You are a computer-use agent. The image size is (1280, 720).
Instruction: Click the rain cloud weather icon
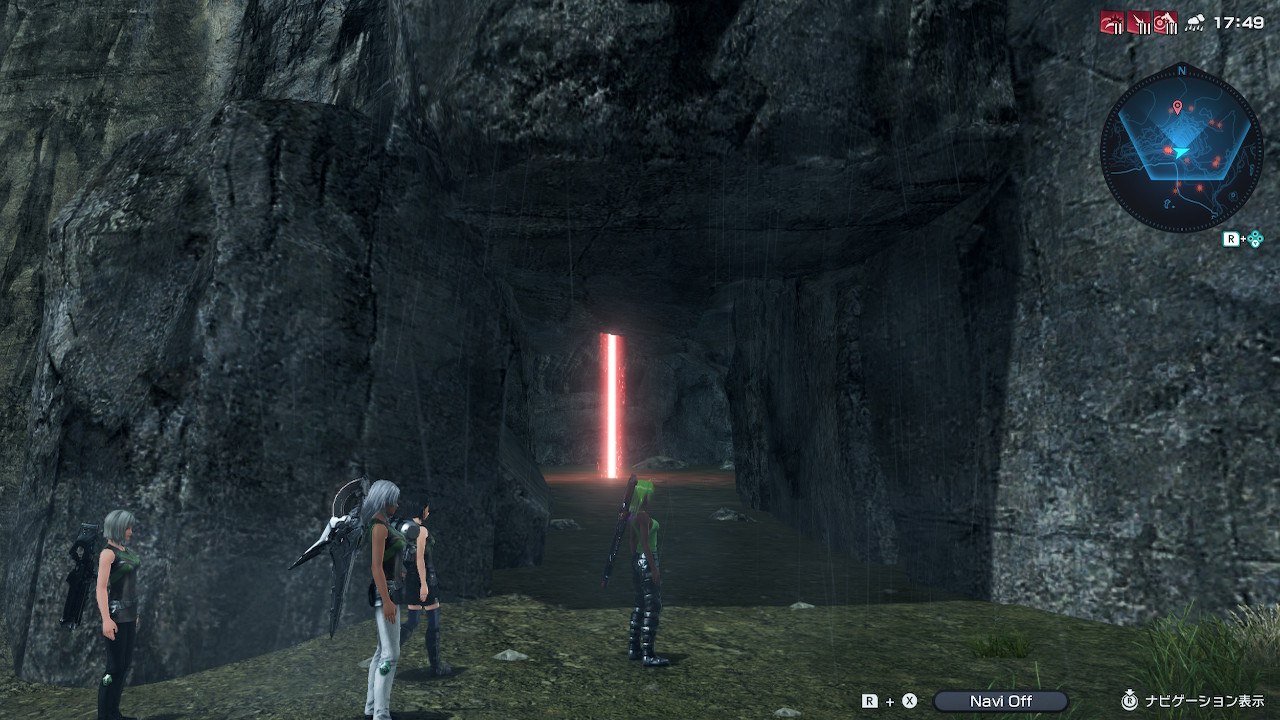coord(1194,23)
